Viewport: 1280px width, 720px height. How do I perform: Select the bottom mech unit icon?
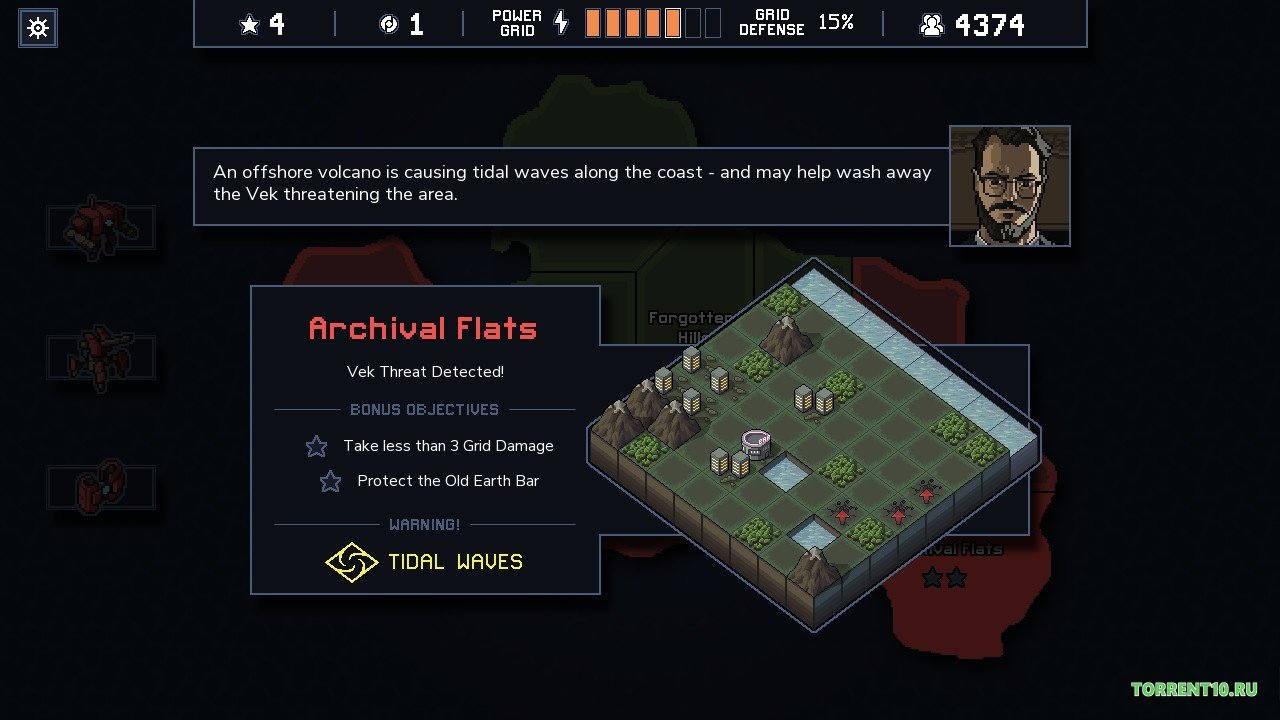tap(100, 487)
